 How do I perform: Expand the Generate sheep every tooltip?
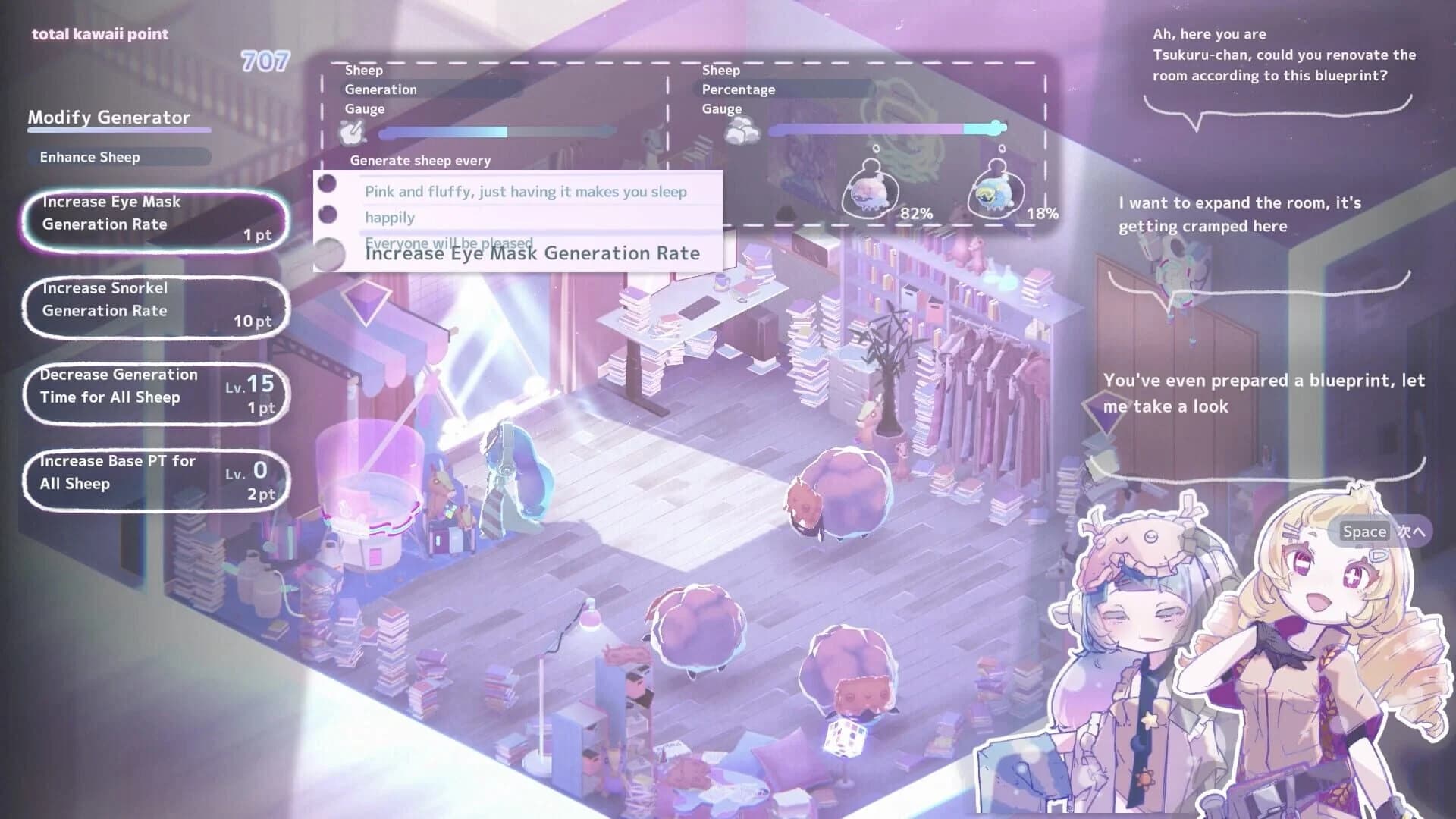(x=419, y=161)
